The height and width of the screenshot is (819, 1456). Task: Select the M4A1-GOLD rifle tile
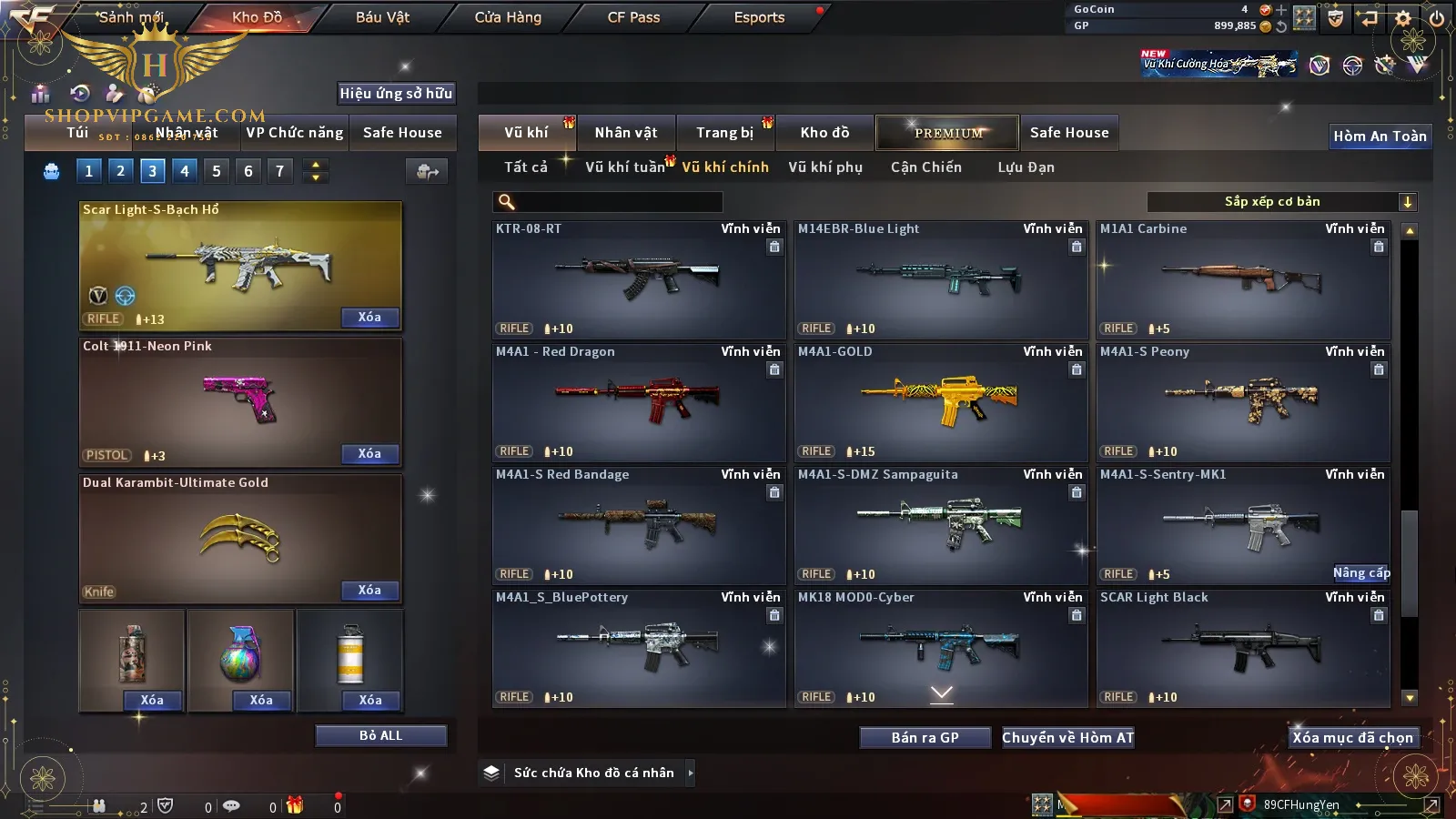[x=941, y=402]
